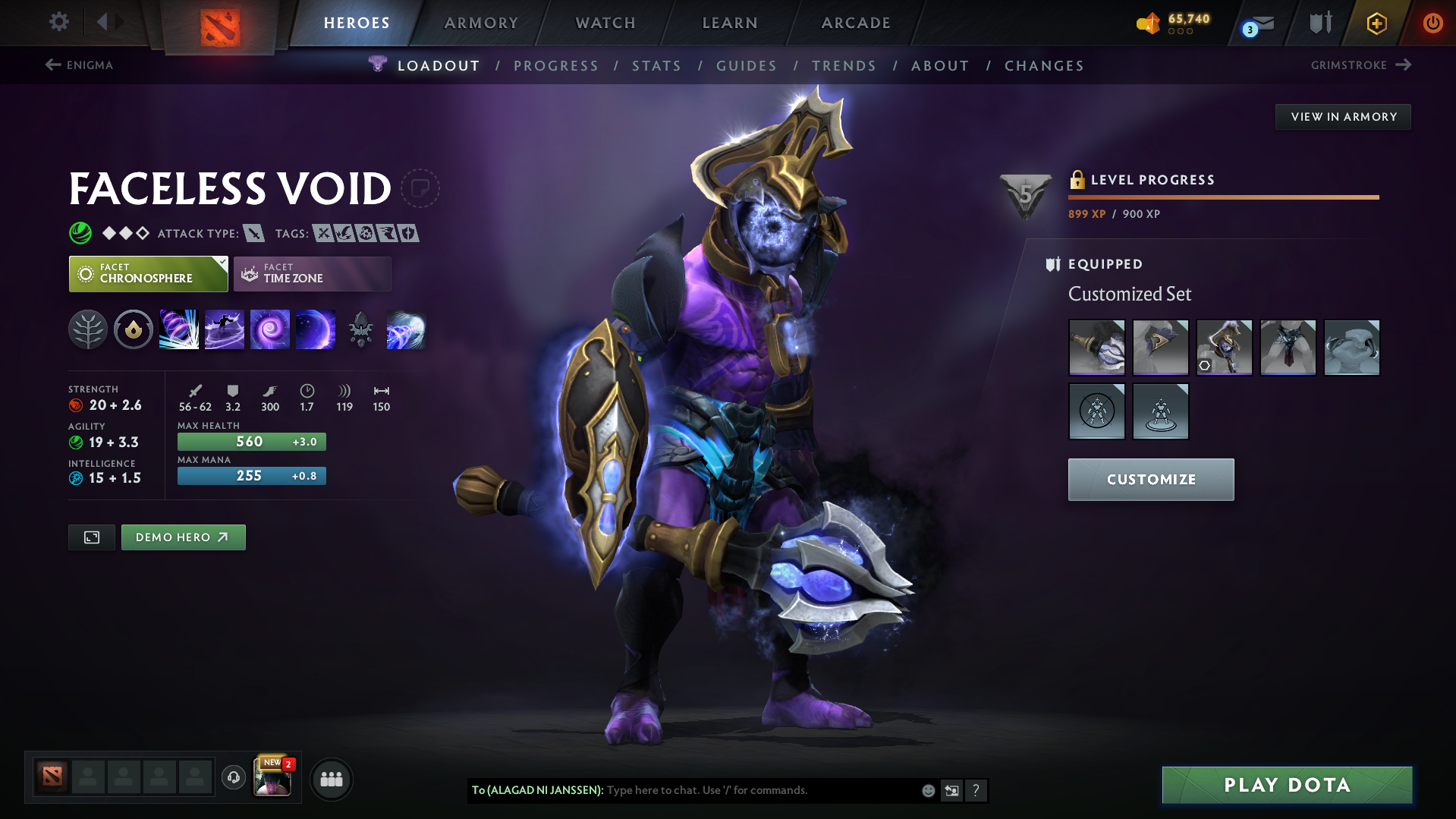Open the chat channel selector beside the chat box
The image size is (1456, 819).
pos(951,790)
